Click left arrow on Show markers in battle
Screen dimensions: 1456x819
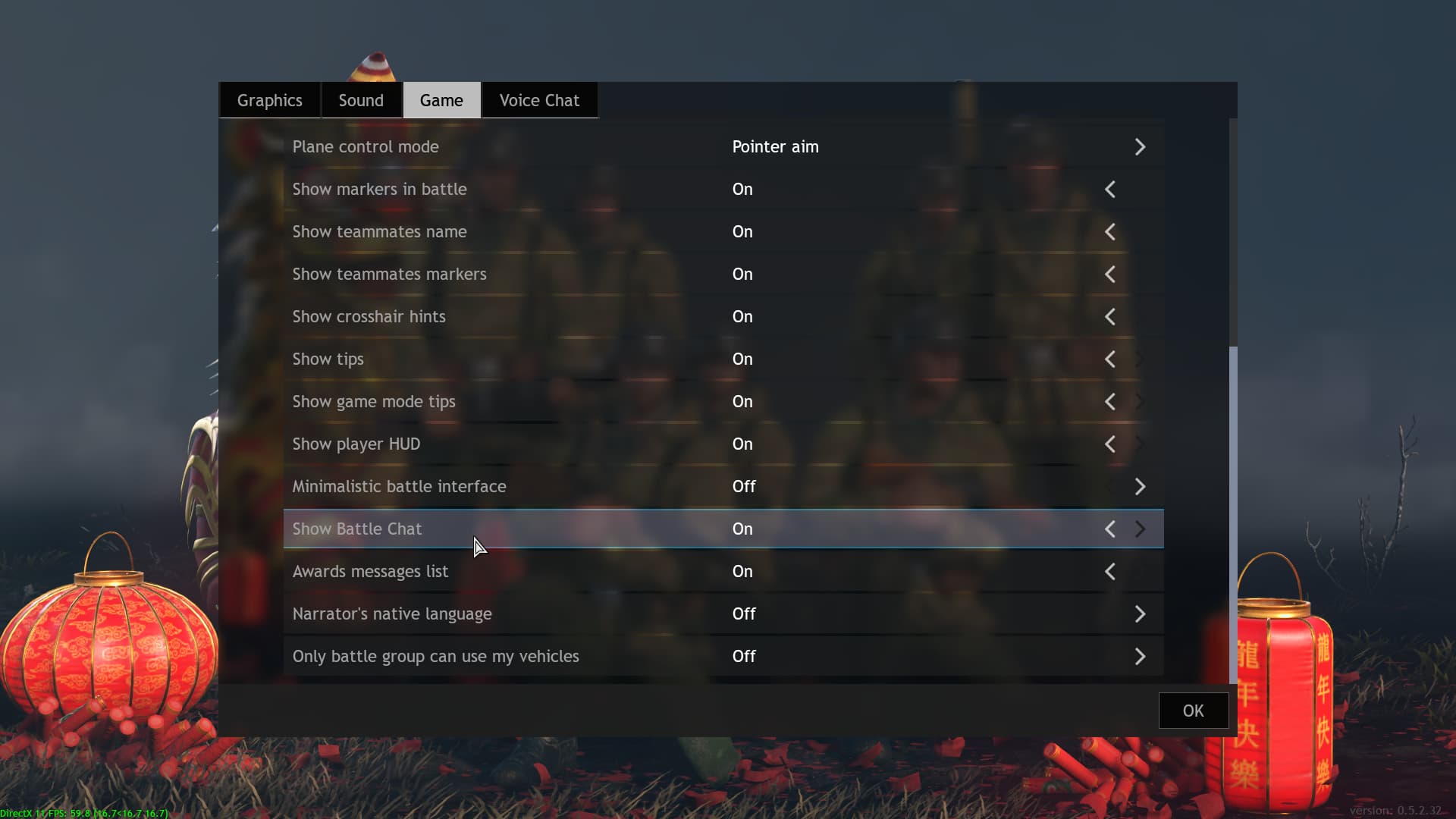1110,189
